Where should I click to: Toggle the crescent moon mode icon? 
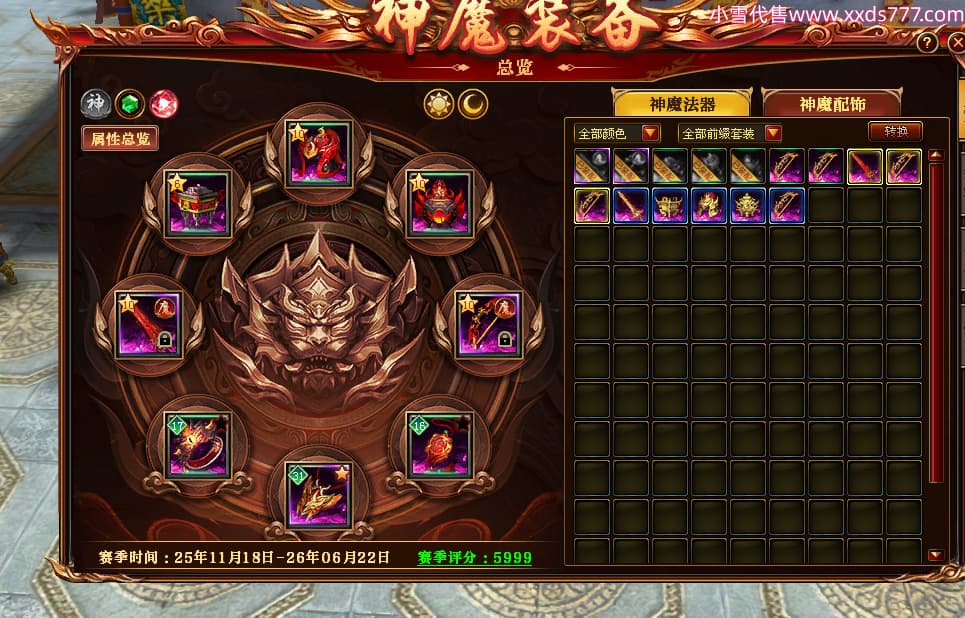[x=473, y=103]
